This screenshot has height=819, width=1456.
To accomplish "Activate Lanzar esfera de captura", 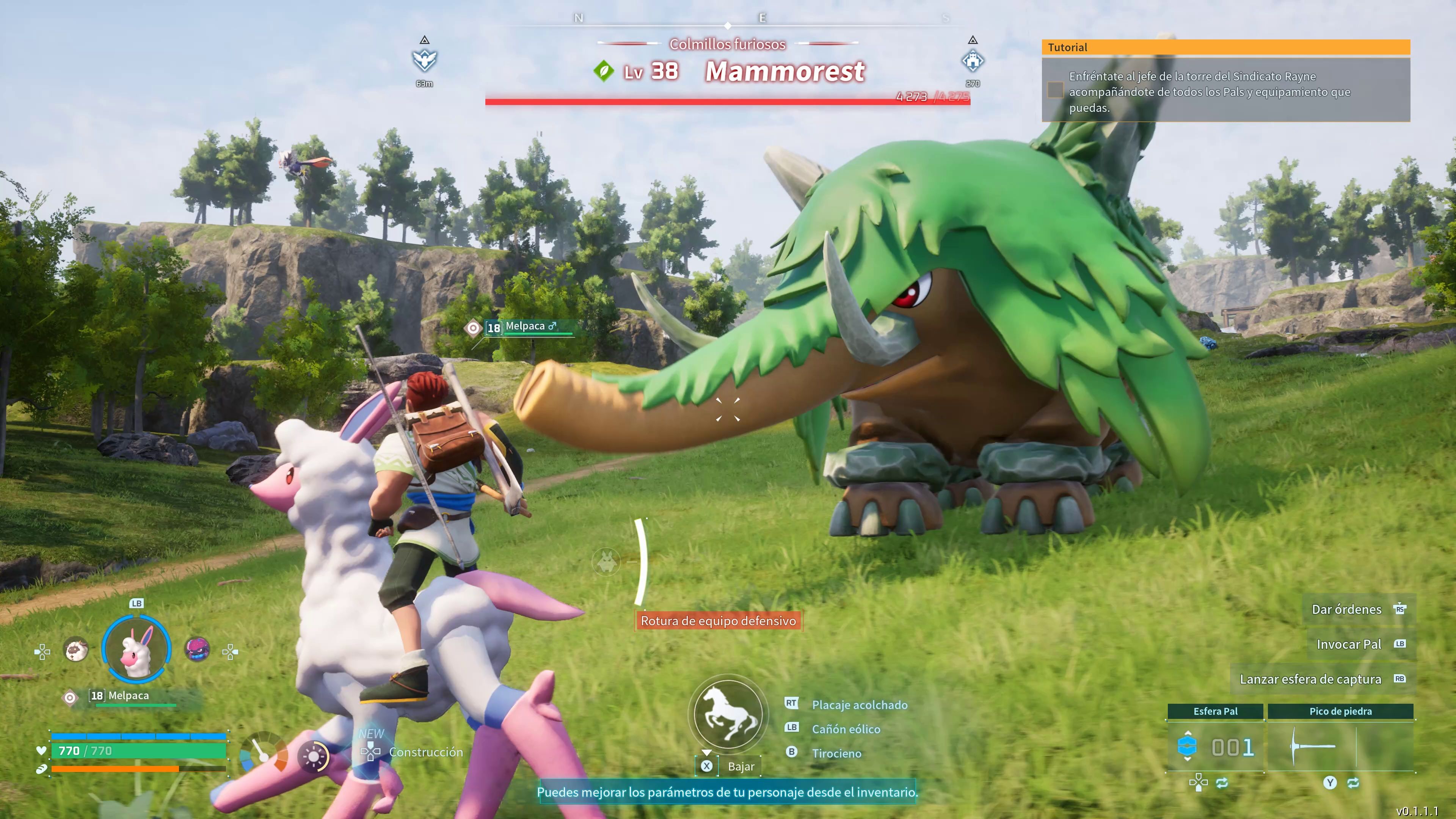I will [1310, 679].
